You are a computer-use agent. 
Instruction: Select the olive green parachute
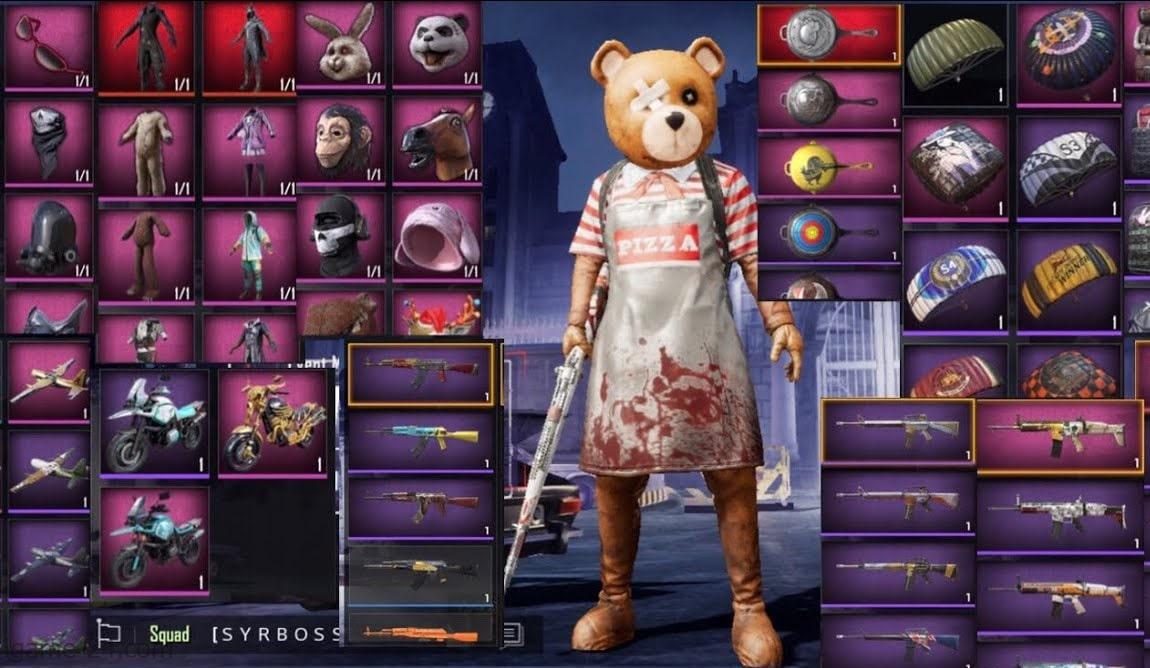[956, 52]
